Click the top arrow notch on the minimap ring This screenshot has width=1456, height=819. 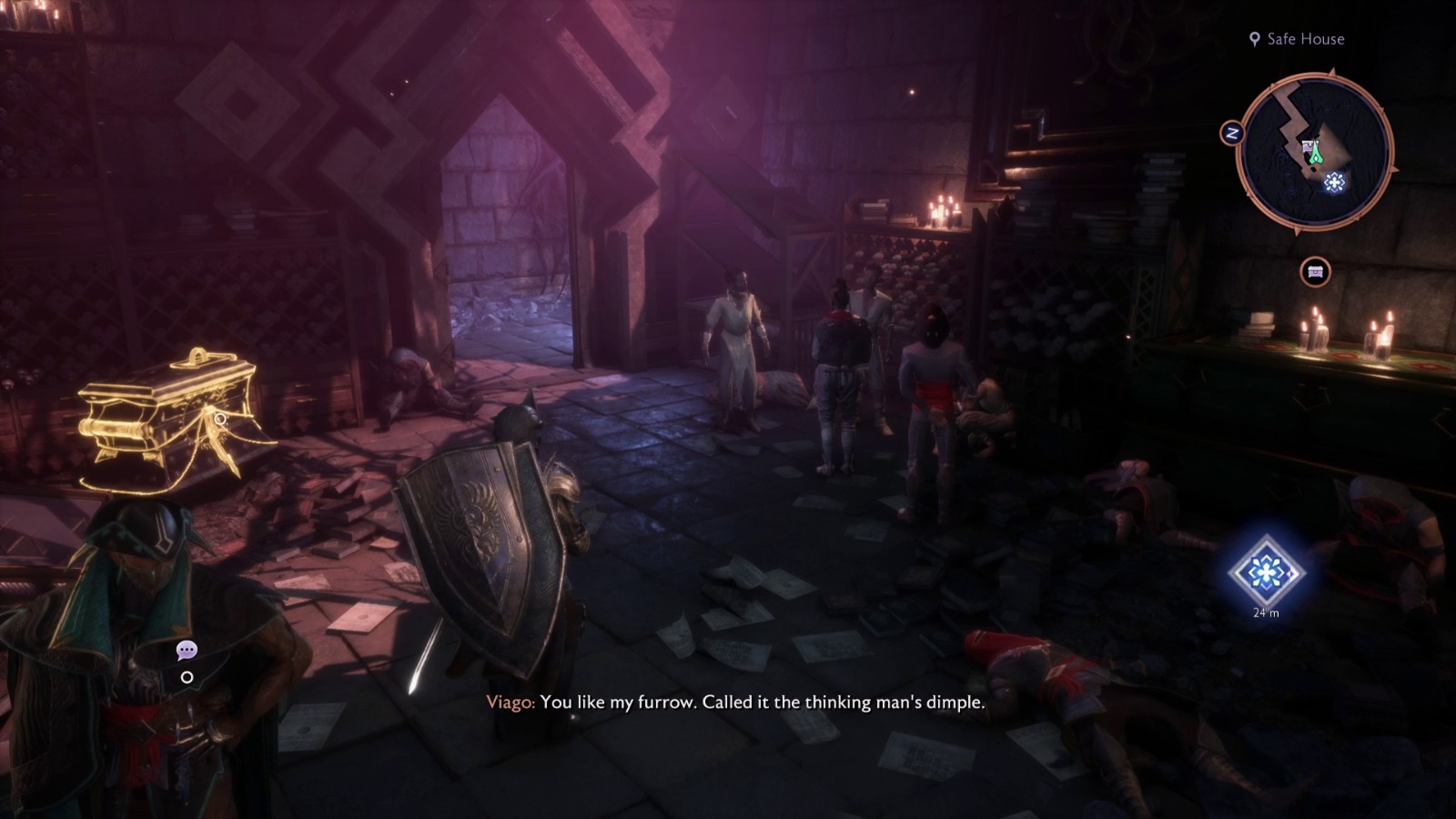(1330, 71)
